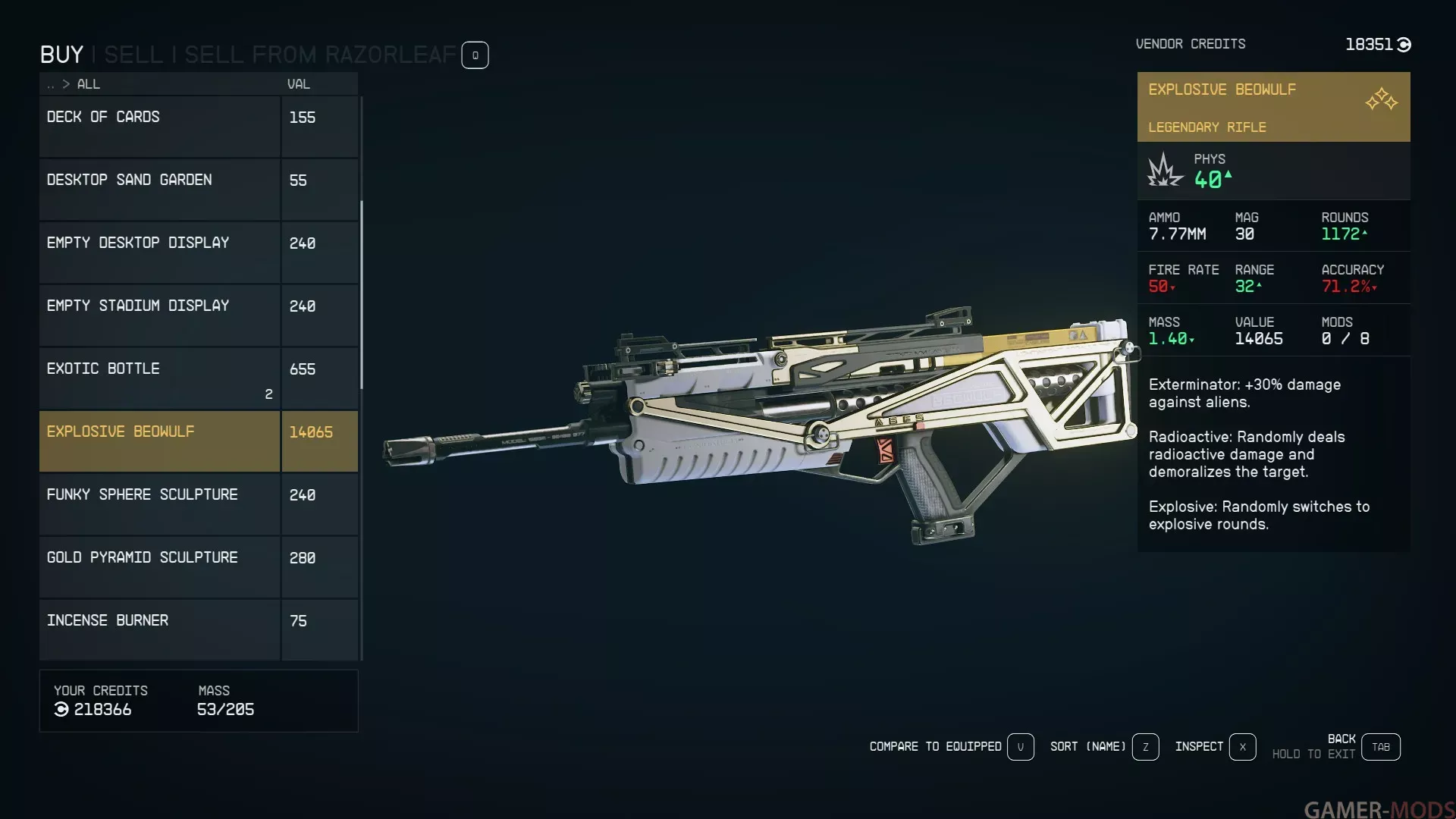Open the Sell From Razorleaf tab

click(x=320, y=55)
